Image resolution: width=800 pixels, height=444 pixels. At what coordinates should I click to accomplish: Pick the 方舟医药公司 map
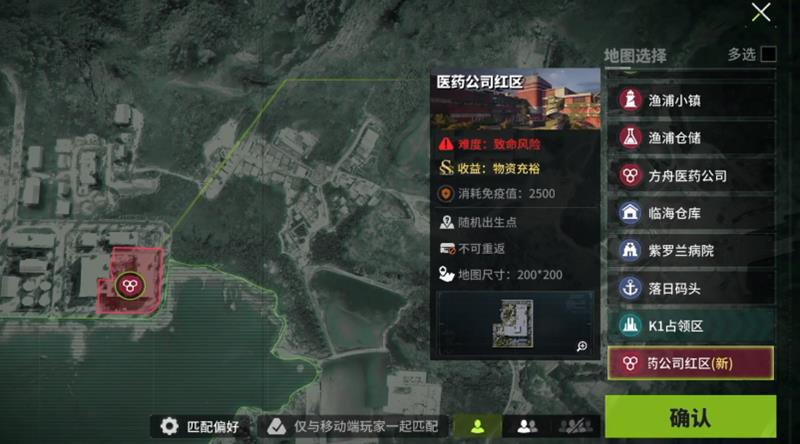click(x=690, y=175)
